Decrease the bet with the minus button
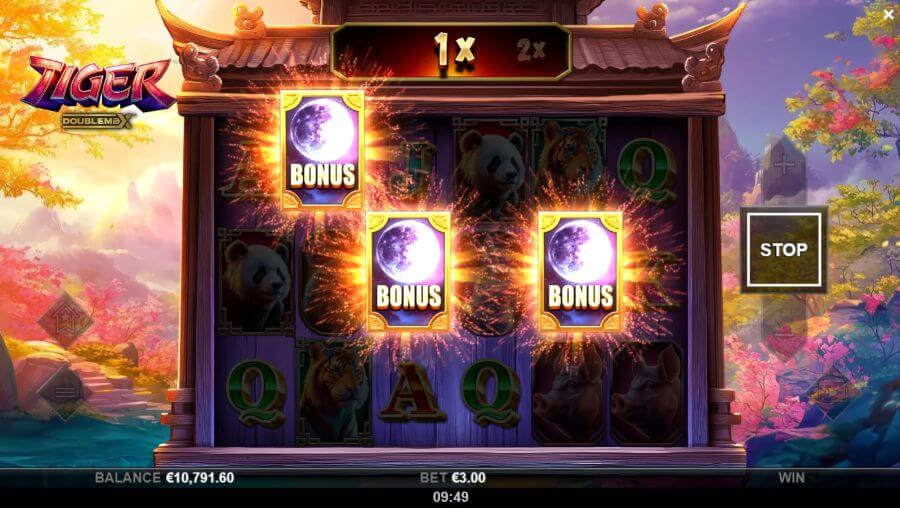This screenshot has height=508, width=900. [x=783, y=335]
